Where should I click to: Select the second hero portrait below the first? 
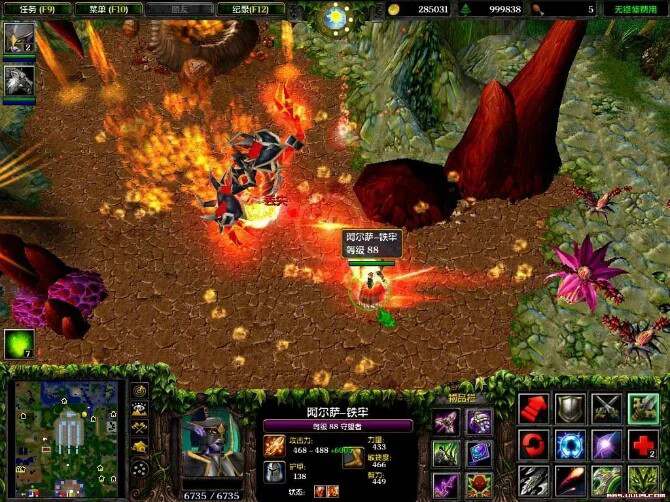(x=18, y=80)
